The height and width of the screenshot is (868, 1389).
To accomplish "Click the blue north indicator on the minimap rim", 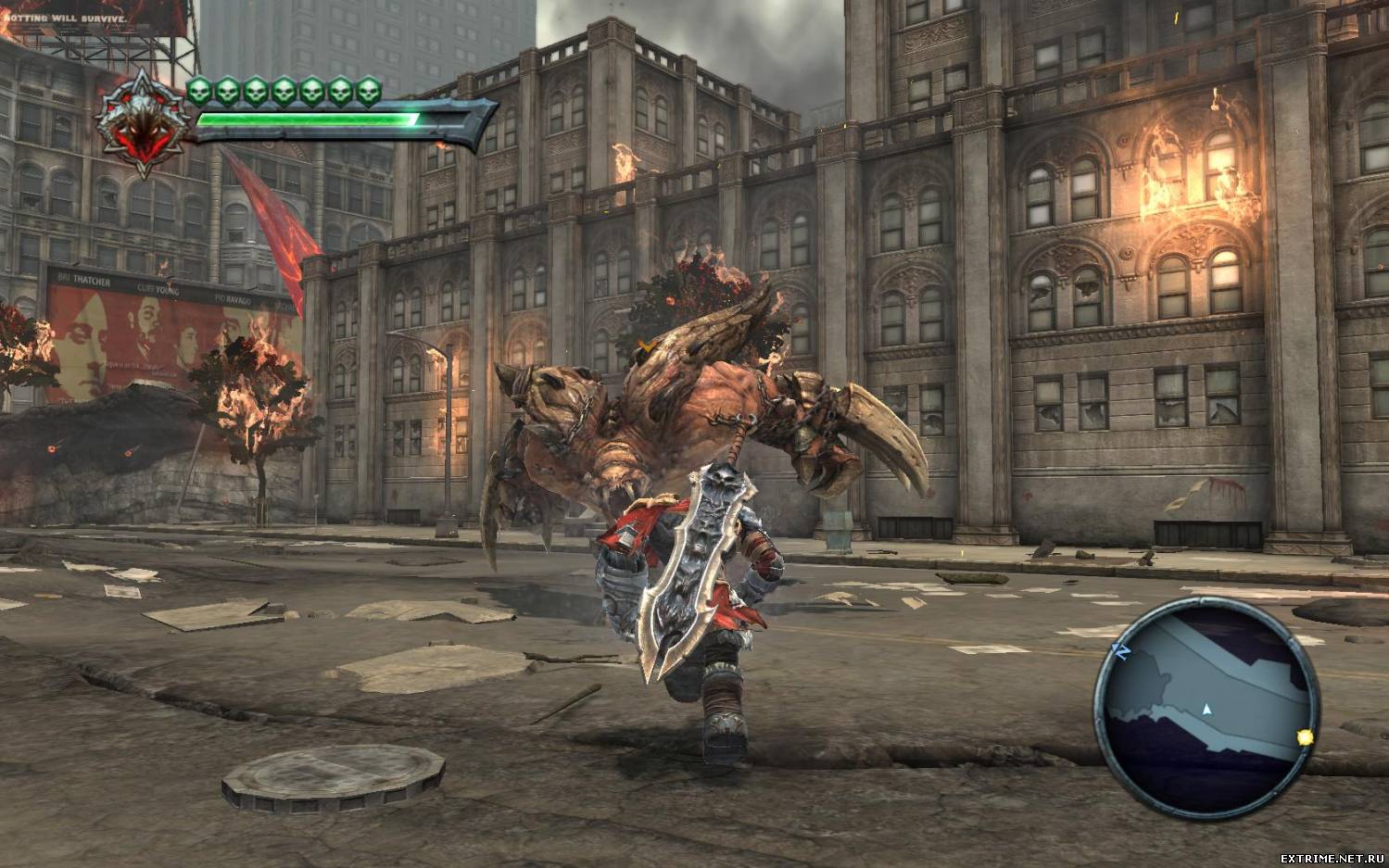I will click(1120, 652).
